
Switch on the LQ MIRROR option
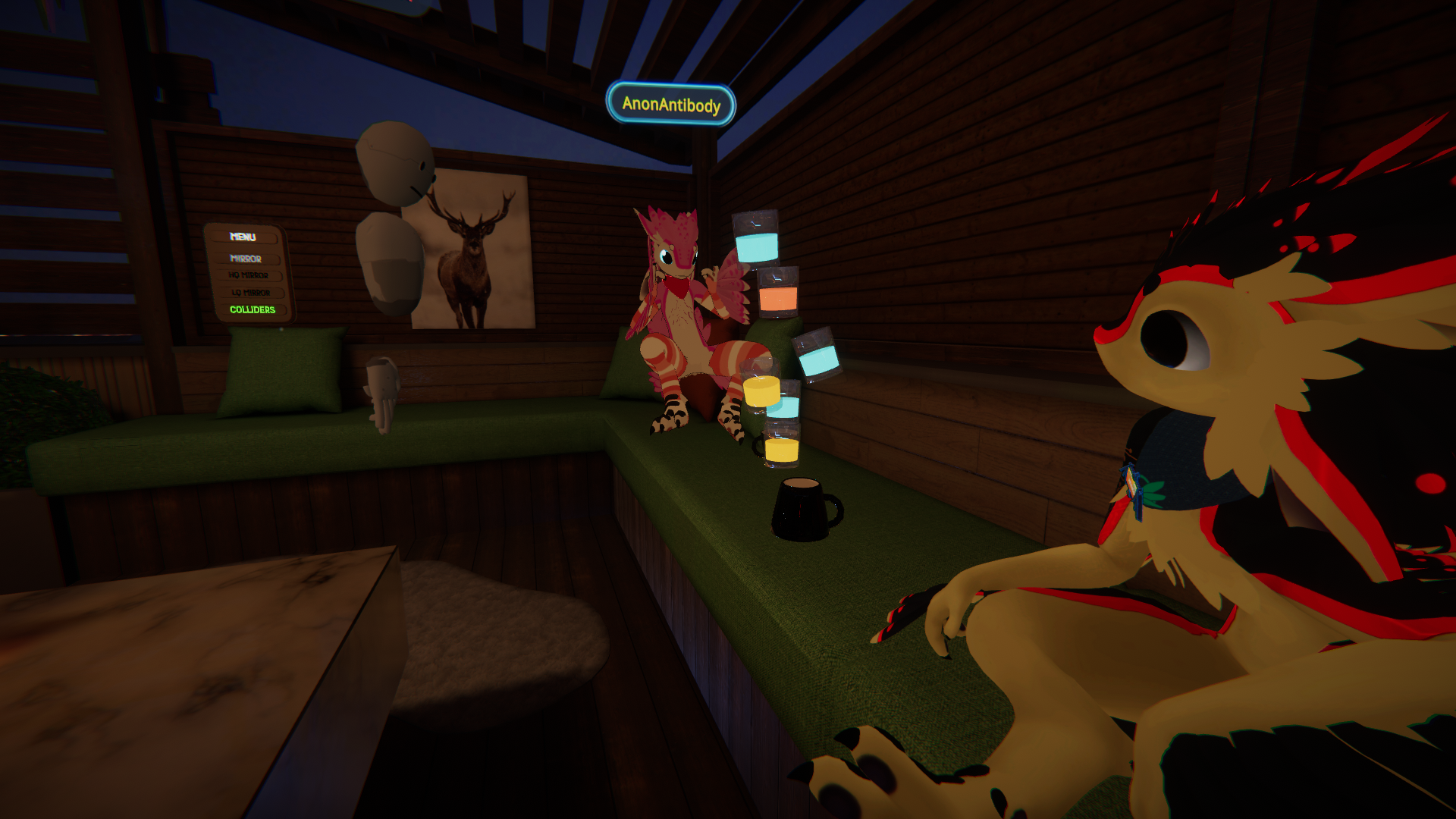(x=252, y=293)
